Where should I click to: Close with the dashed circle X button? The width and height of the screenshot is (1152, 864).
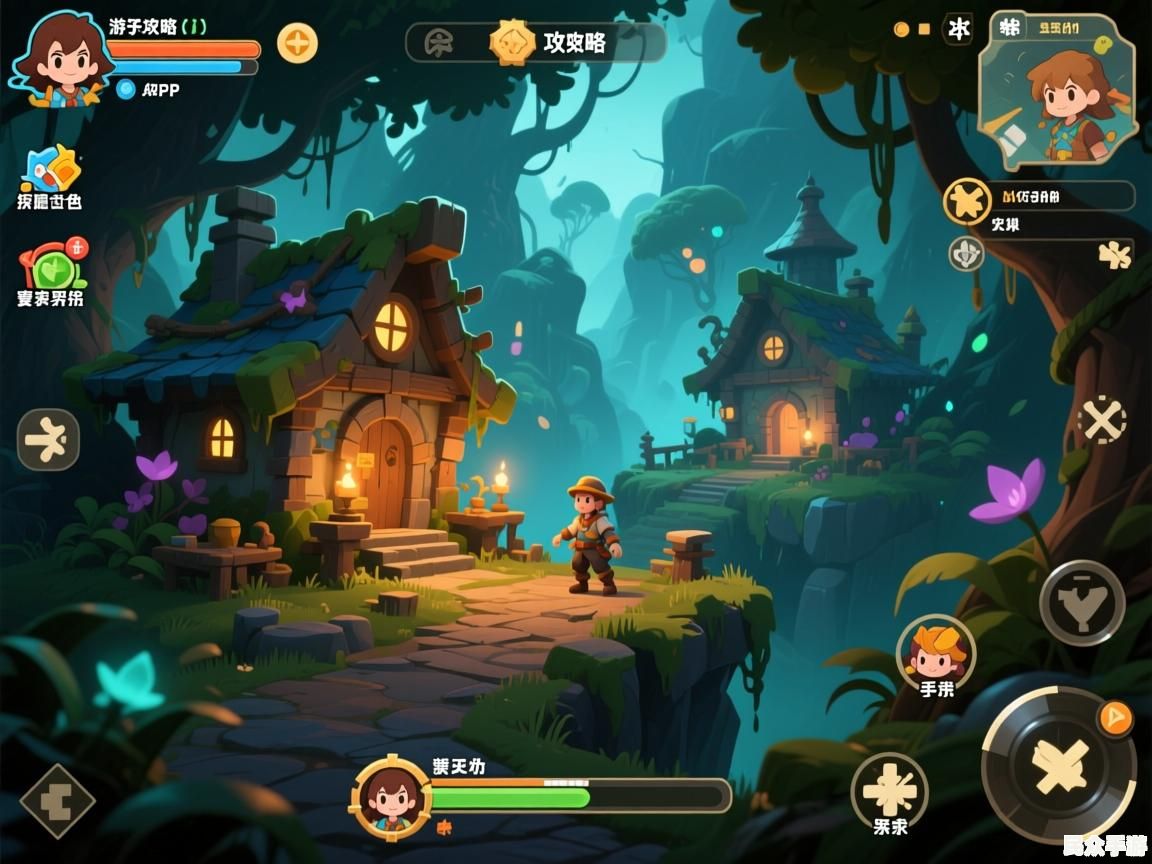1102,420
